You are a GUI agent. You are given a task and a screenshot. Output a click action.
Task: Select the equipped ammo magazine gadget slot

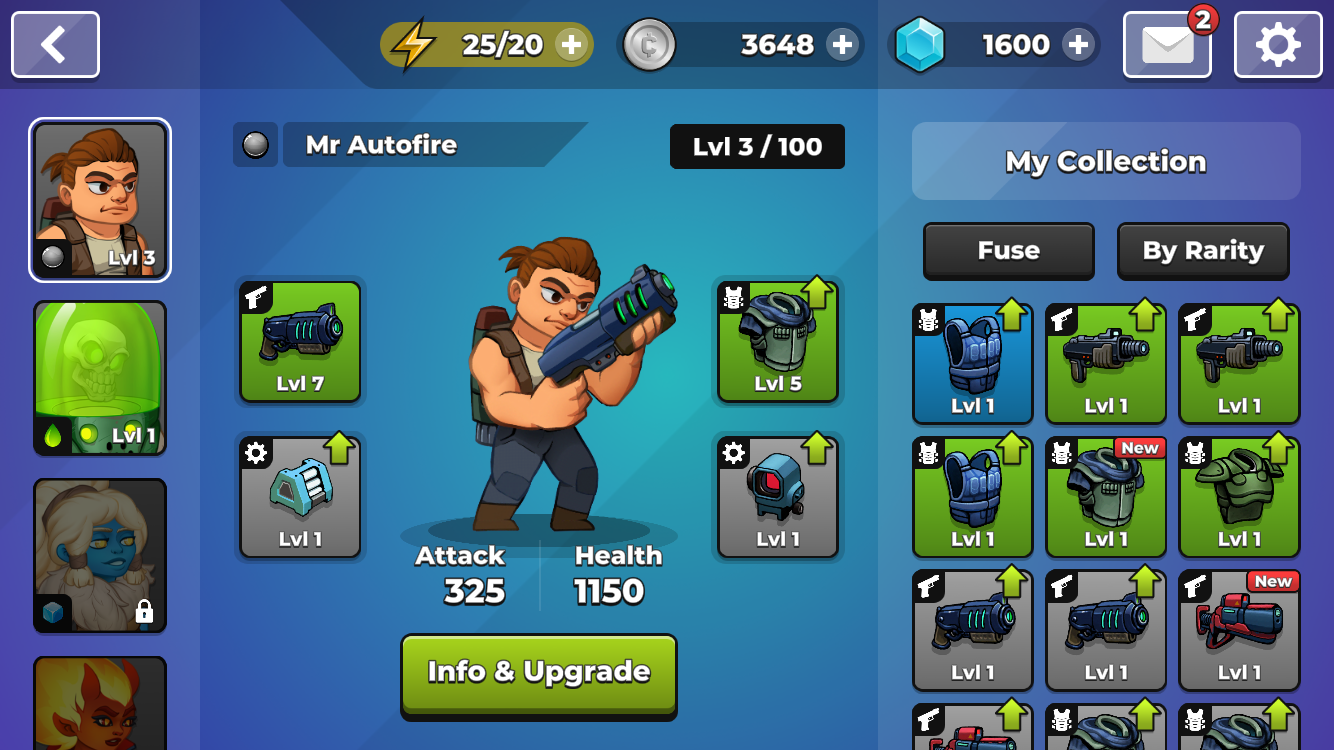[300, 497]
